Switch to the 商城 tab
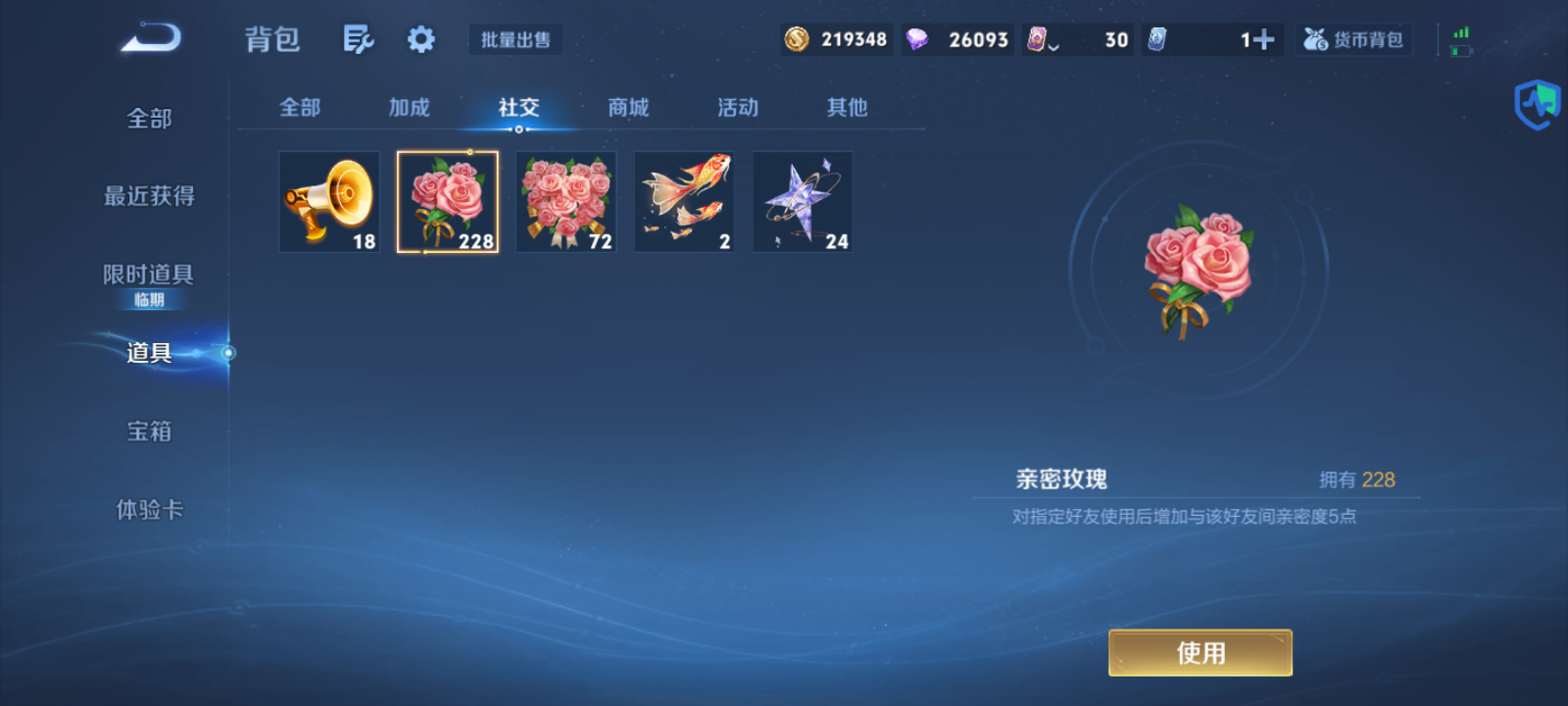This screenshot has width=1568, height=706. coord(628,108)
